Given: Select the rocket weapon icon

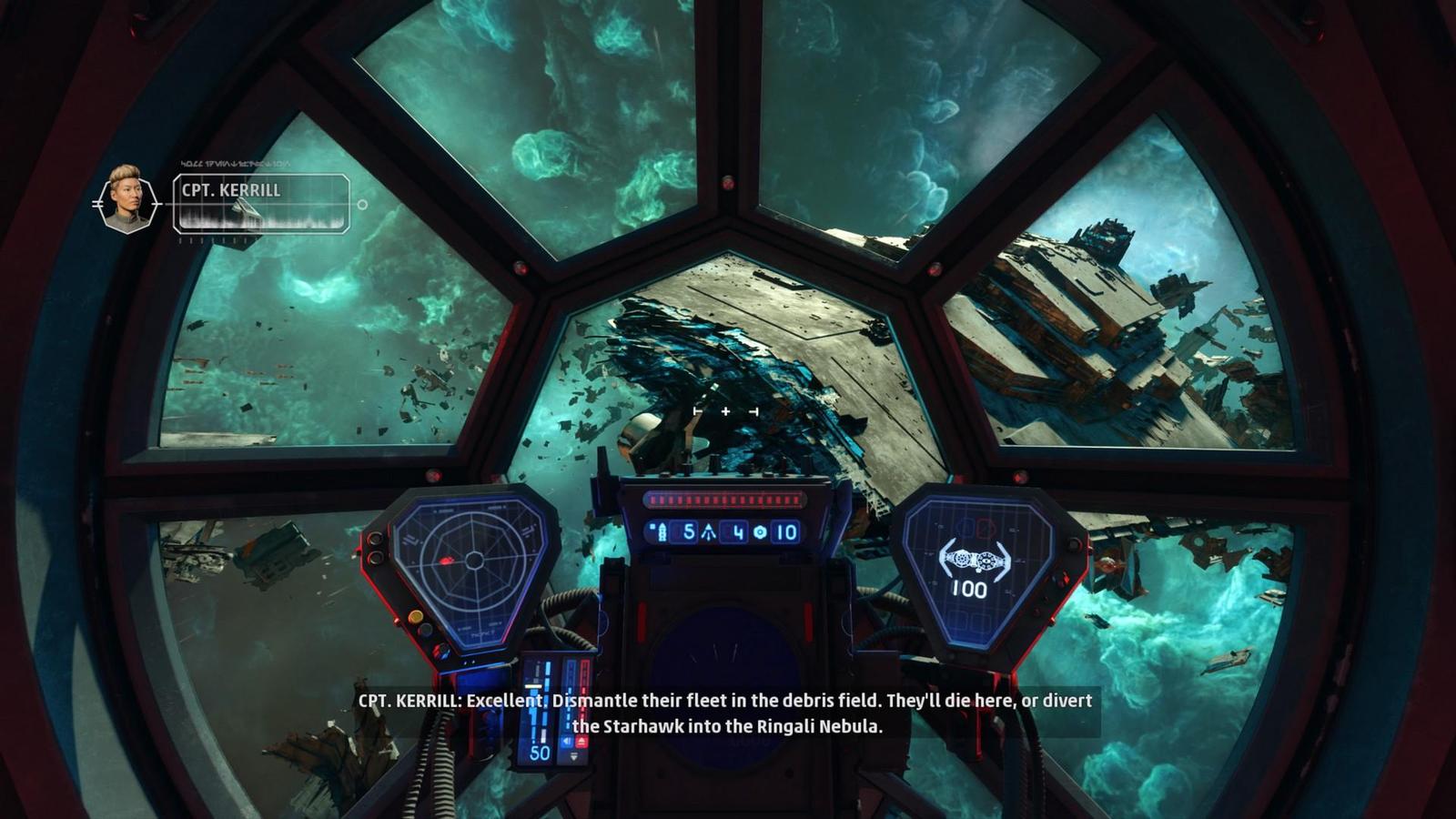Looking at the screenshot, I should point(663,532).
